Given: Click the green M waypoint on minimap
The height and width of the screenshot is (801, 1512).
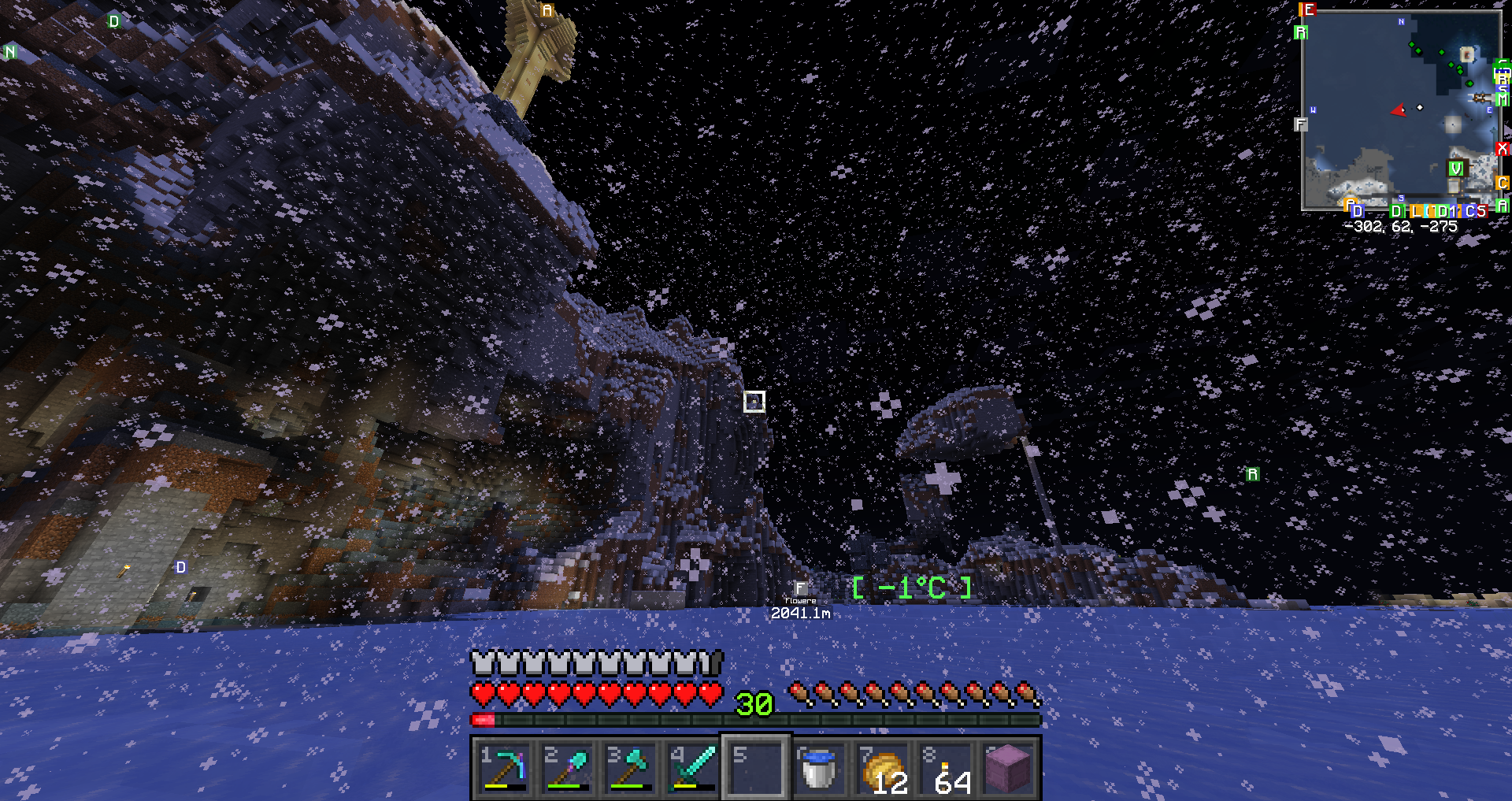Looking at the screenshot, I should coord(1503,99).
